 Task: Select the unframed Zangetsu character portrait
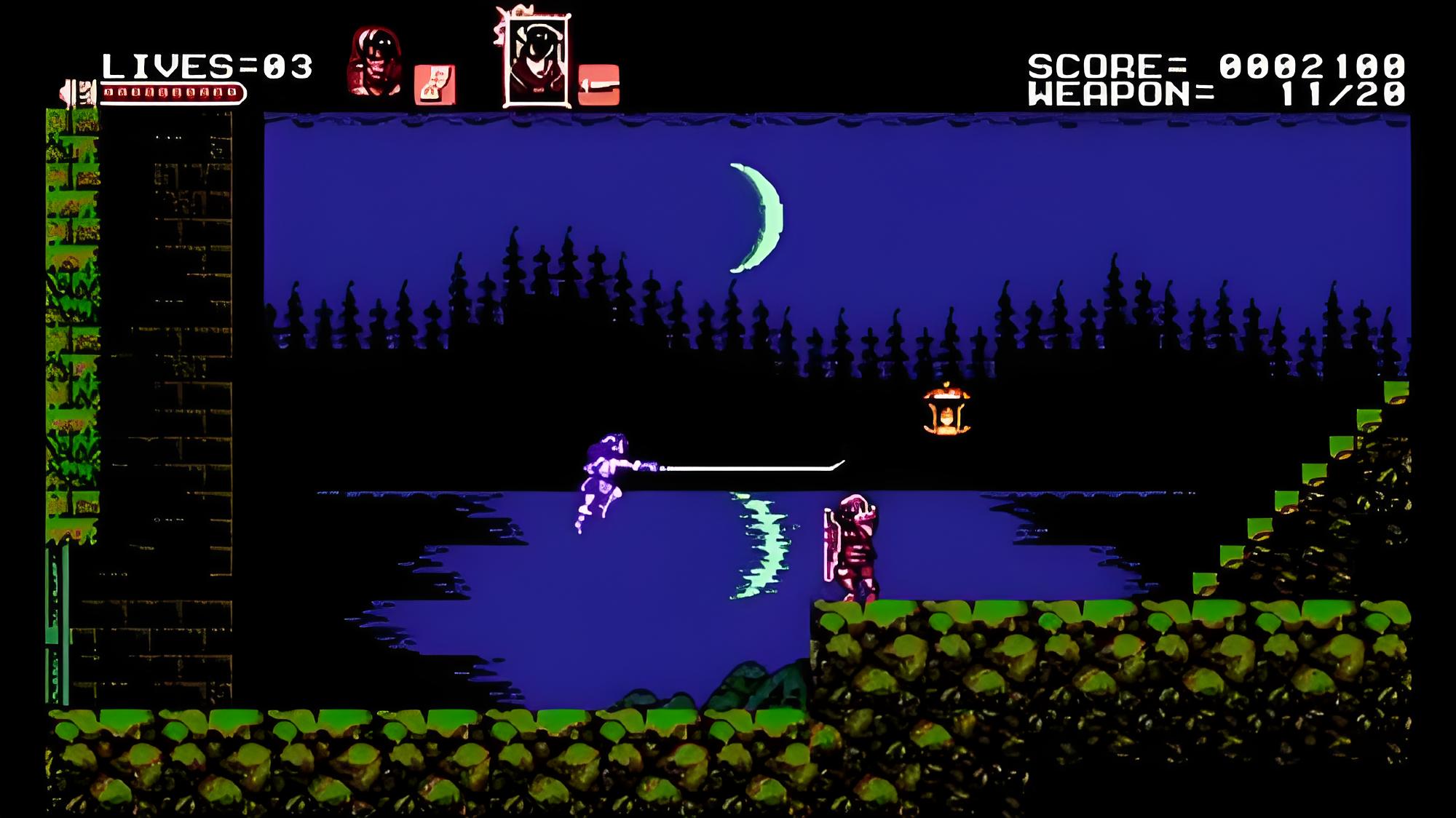pyautogui.click(x=375, y=63)
